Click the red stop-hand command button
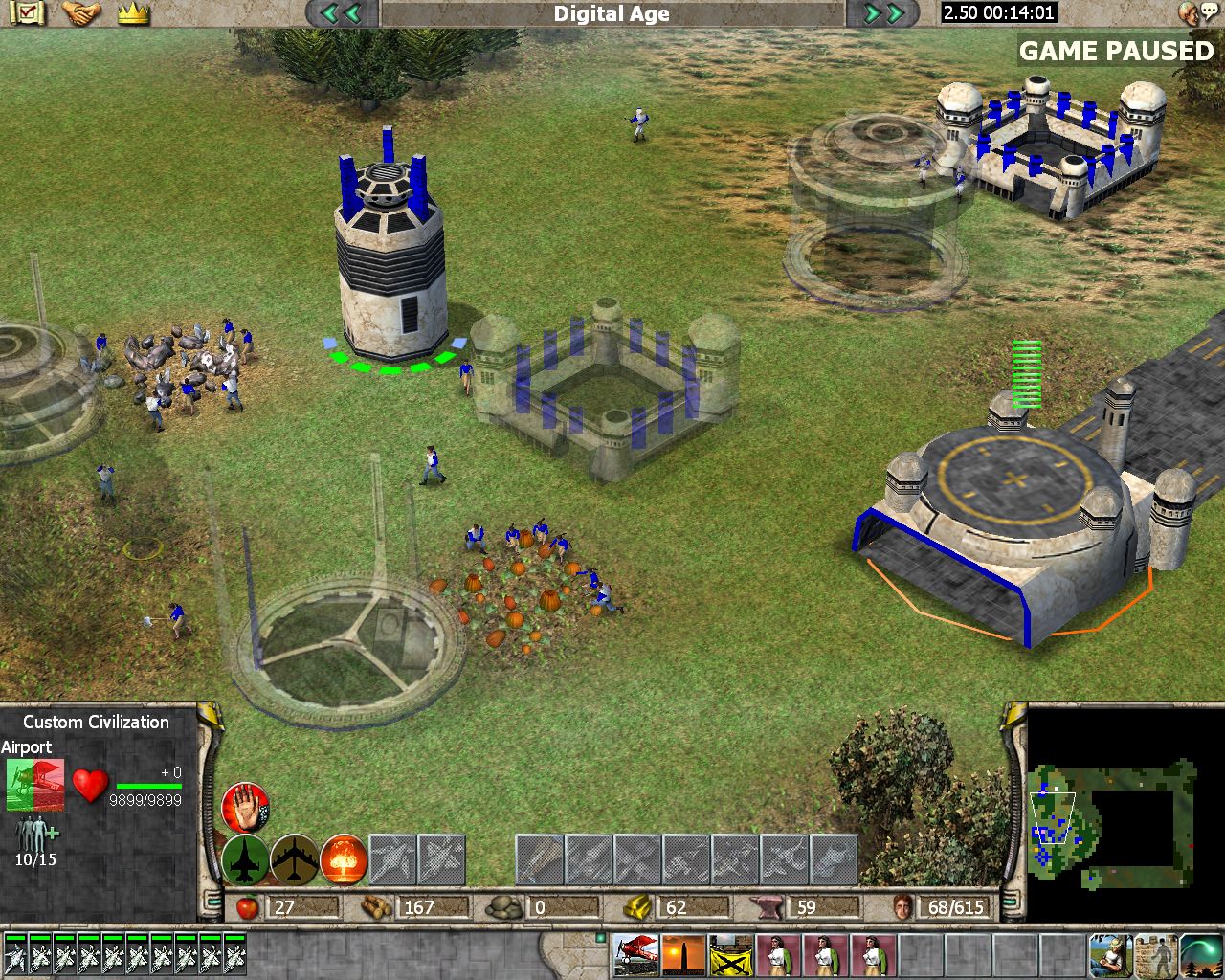The width and height of the screenshot is (1225, 980). [x=246, y=808]
